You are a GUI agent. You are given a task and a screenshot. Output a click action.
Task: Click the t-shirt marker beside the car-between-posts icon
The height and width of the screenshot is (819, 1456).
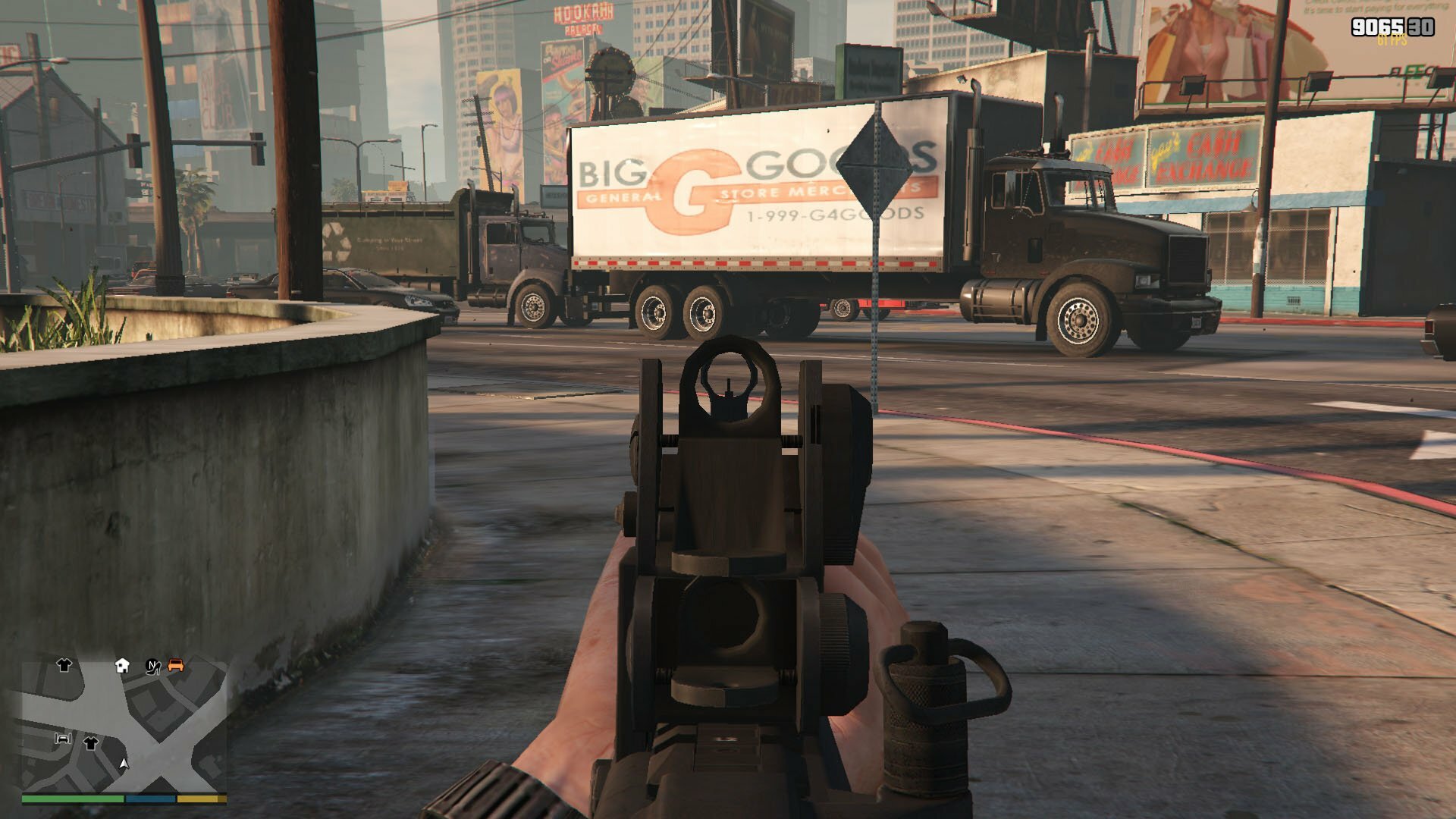(x=90, y=742)
